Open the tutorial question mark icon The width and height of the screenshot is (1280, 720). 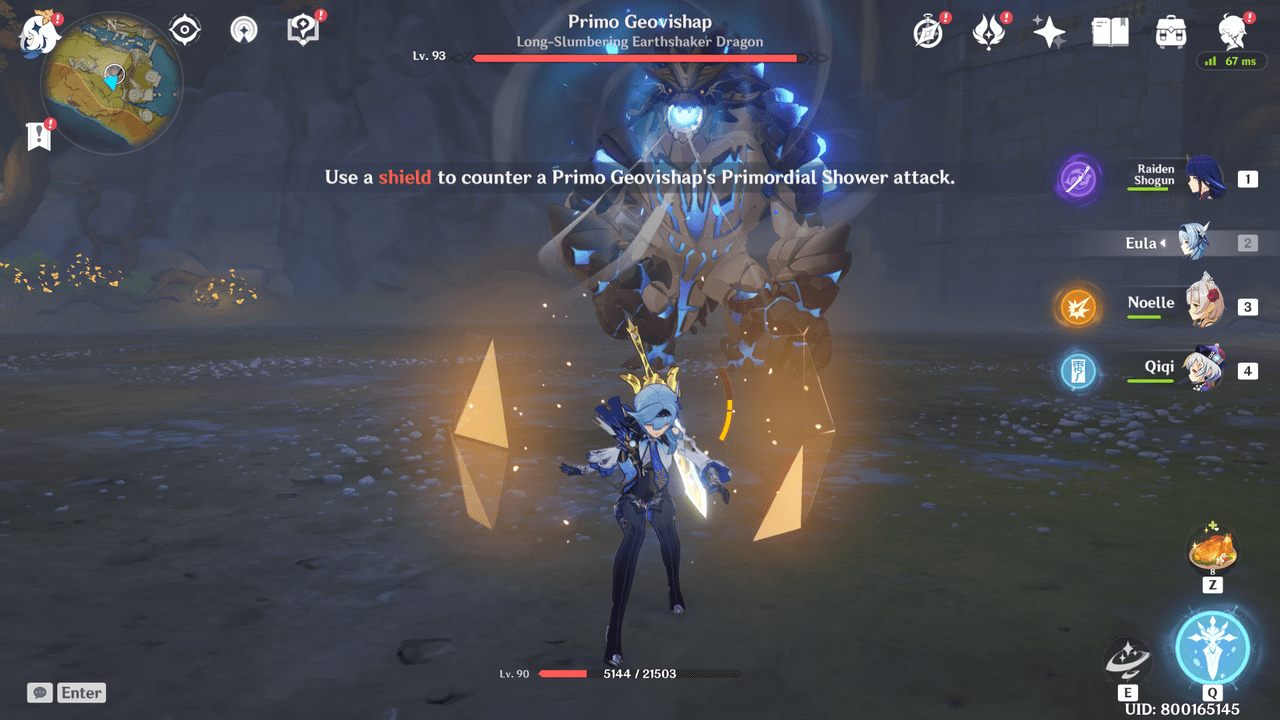click(x=302, y=30)
